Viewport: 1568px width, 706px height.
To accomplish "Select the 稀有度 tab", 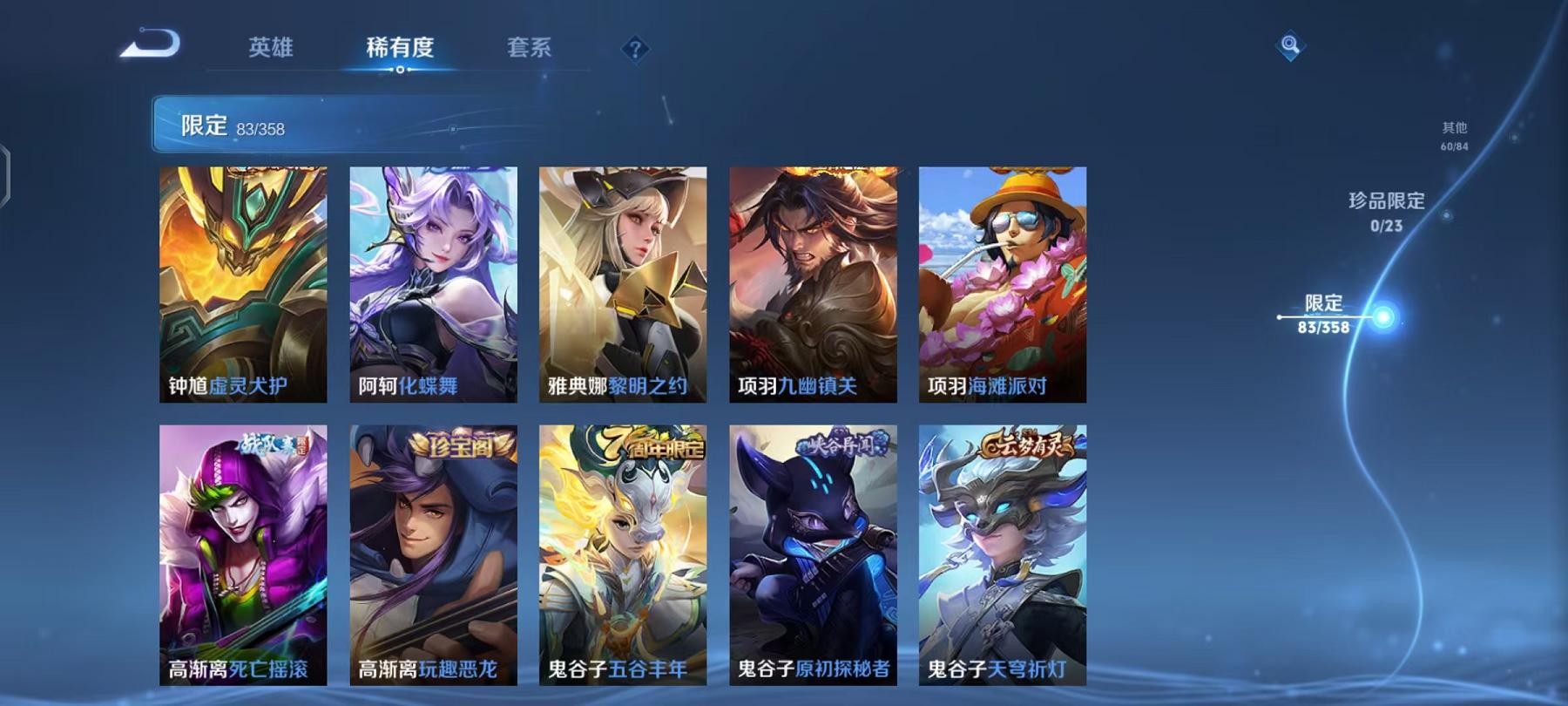I will coord(401,50).
